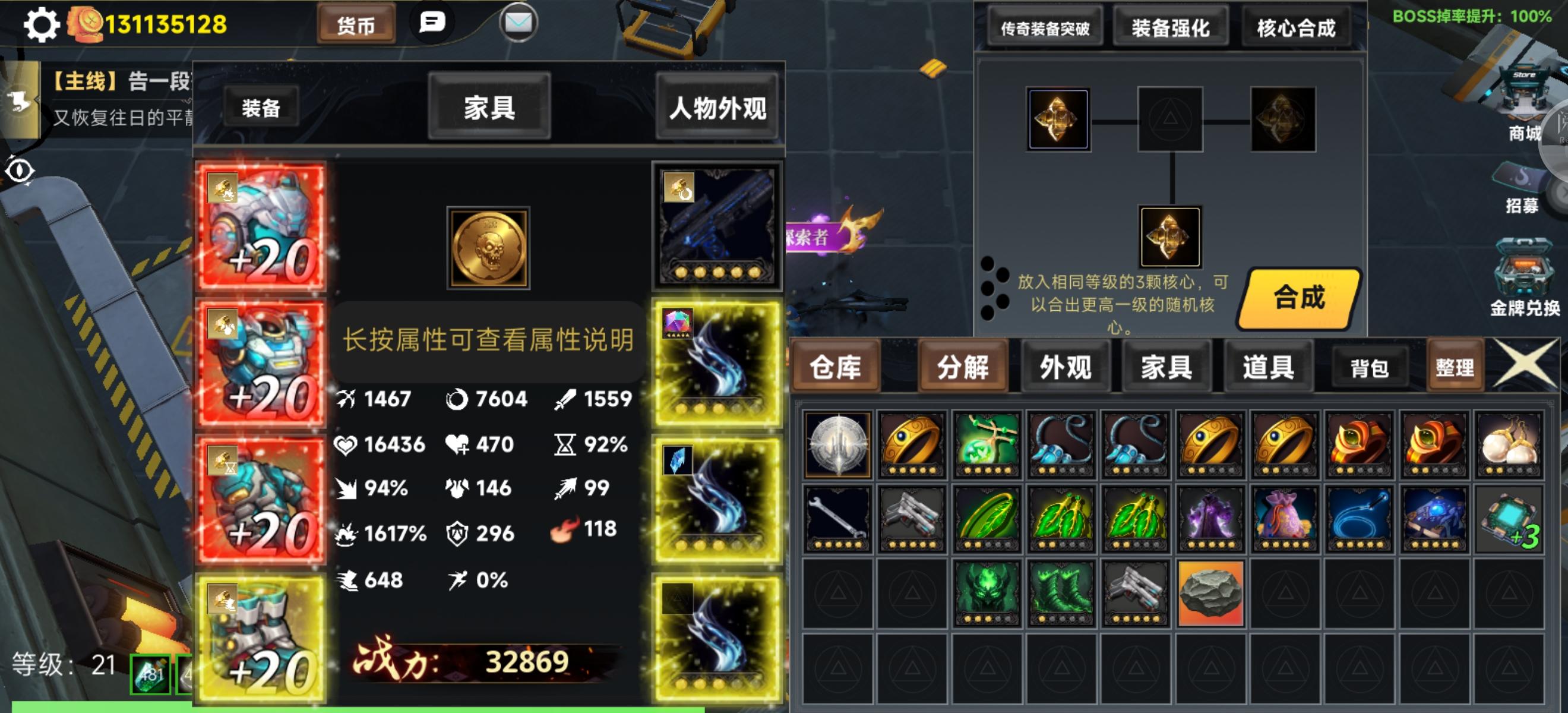This screenshot has width=1568, height=713.
Task: Open the mail envelope icon
Action: [x=518, y=23]
